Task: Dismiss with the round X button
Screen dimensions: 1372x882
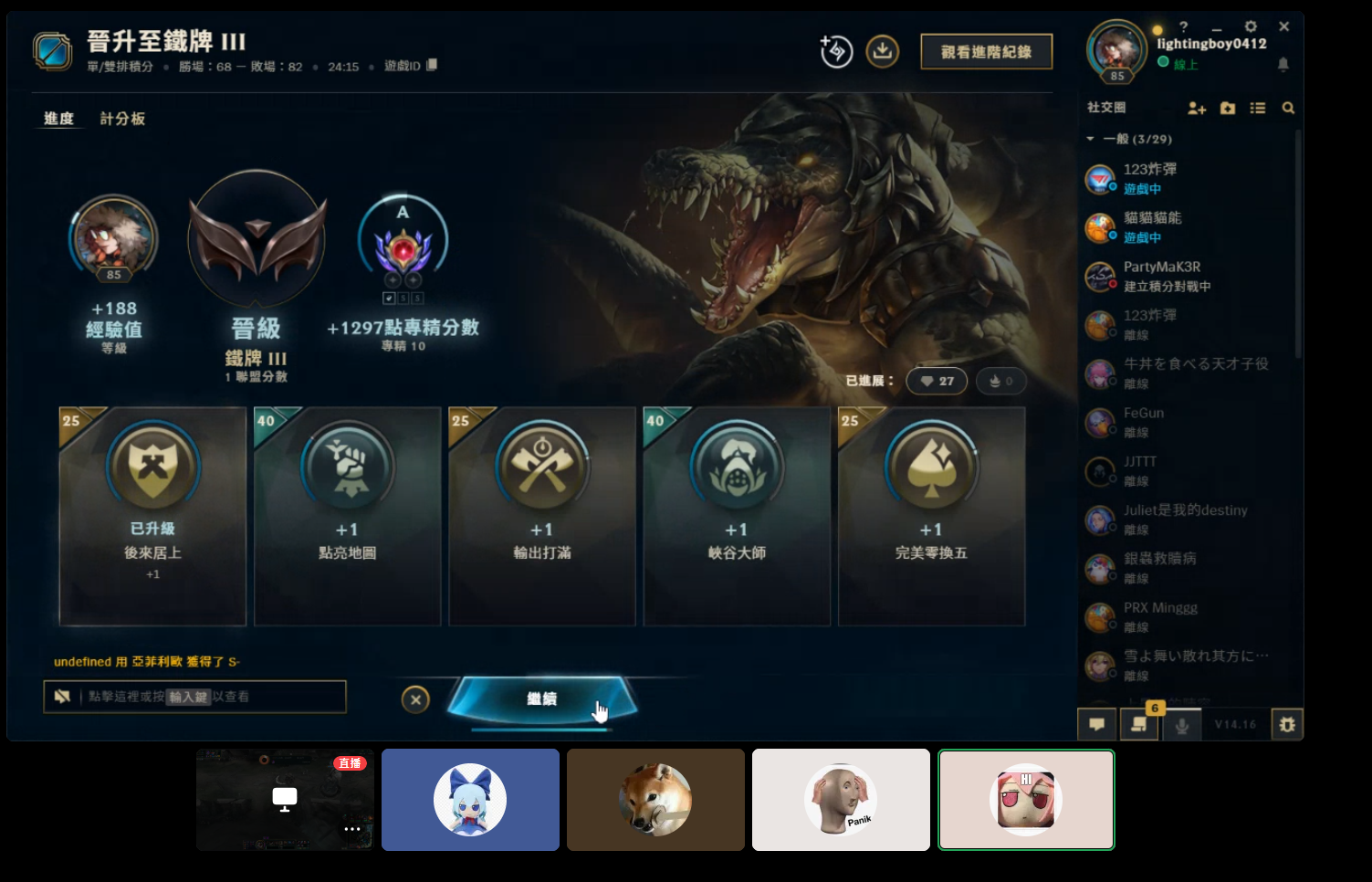Action: [415, 699]
